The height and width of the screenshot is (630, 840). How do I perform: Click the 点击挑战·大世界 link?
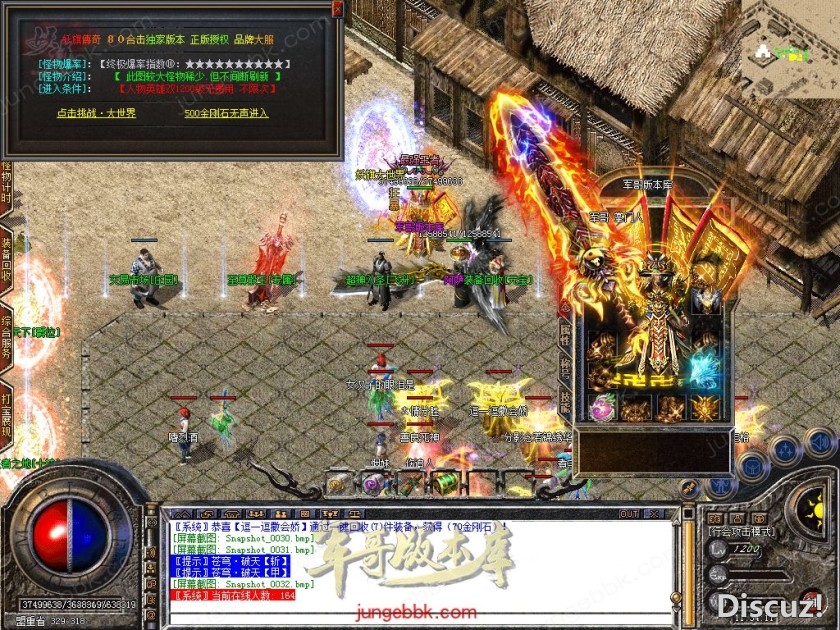[x=97, y=113]
